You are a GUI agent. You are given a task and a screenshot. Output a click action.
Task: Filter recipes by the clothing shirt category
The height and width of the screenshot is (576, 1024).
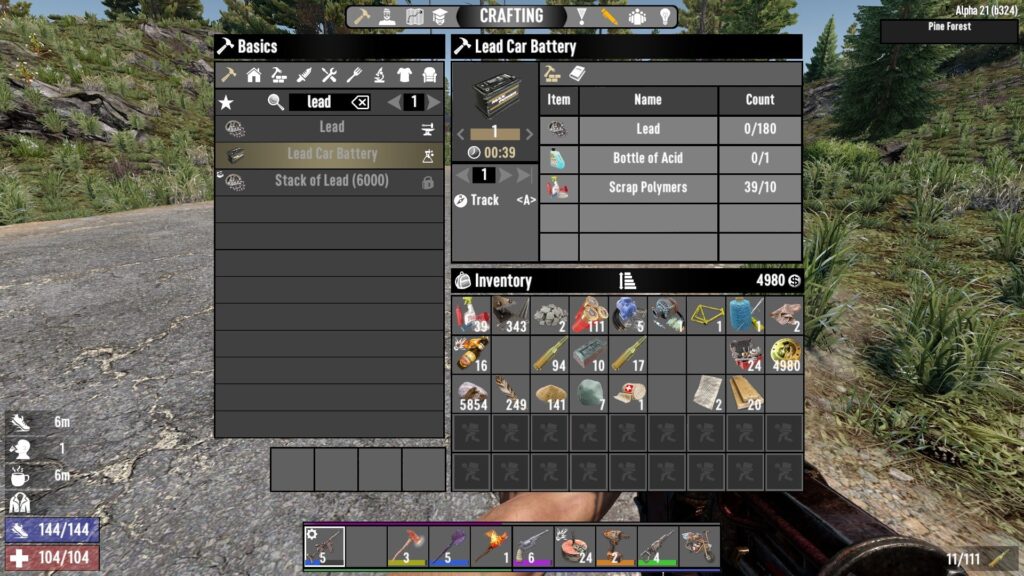(x=404, y=75)
